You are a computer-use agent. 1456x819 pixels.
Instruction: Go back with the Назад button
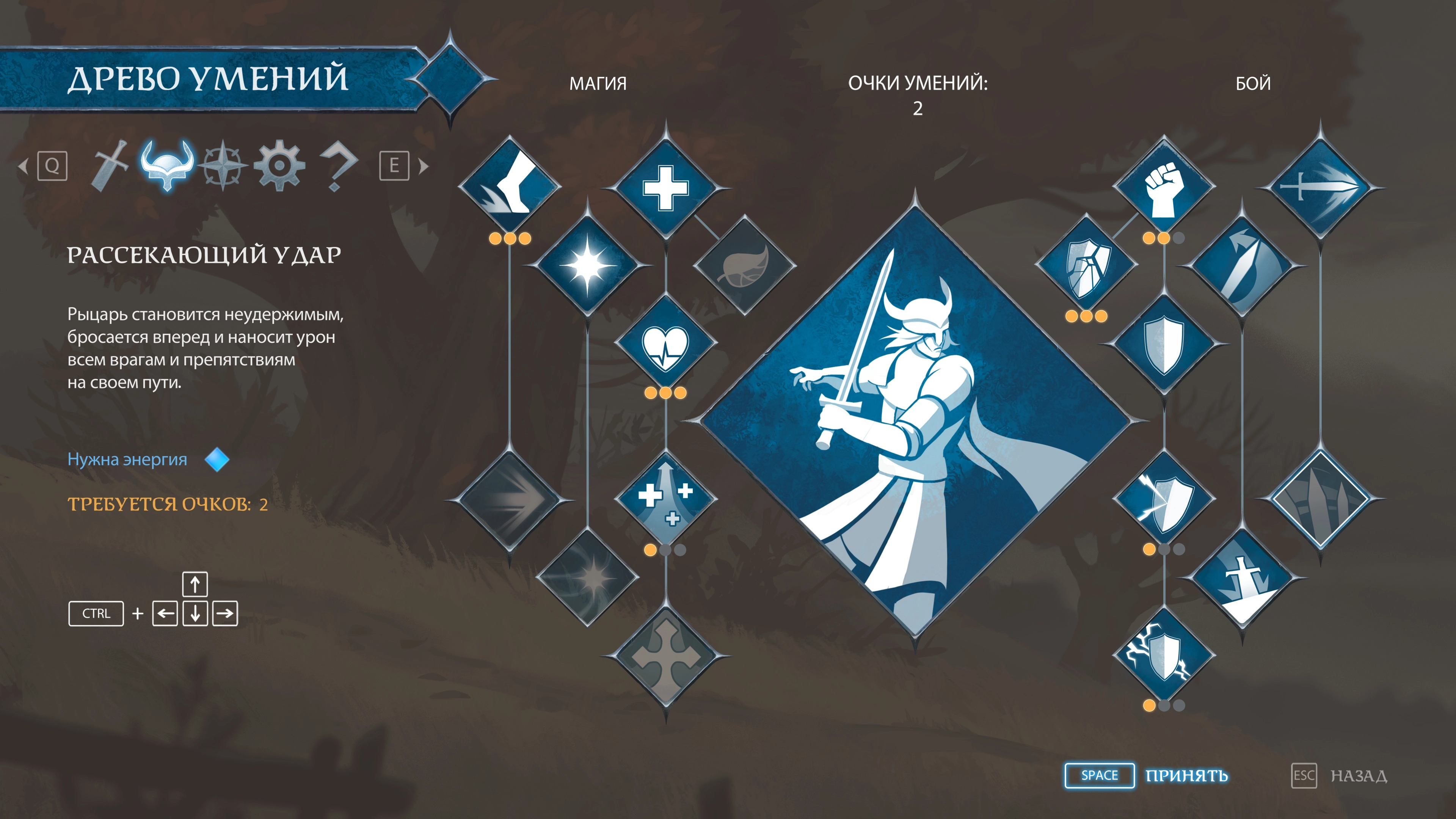click(x=1358, y=775)
